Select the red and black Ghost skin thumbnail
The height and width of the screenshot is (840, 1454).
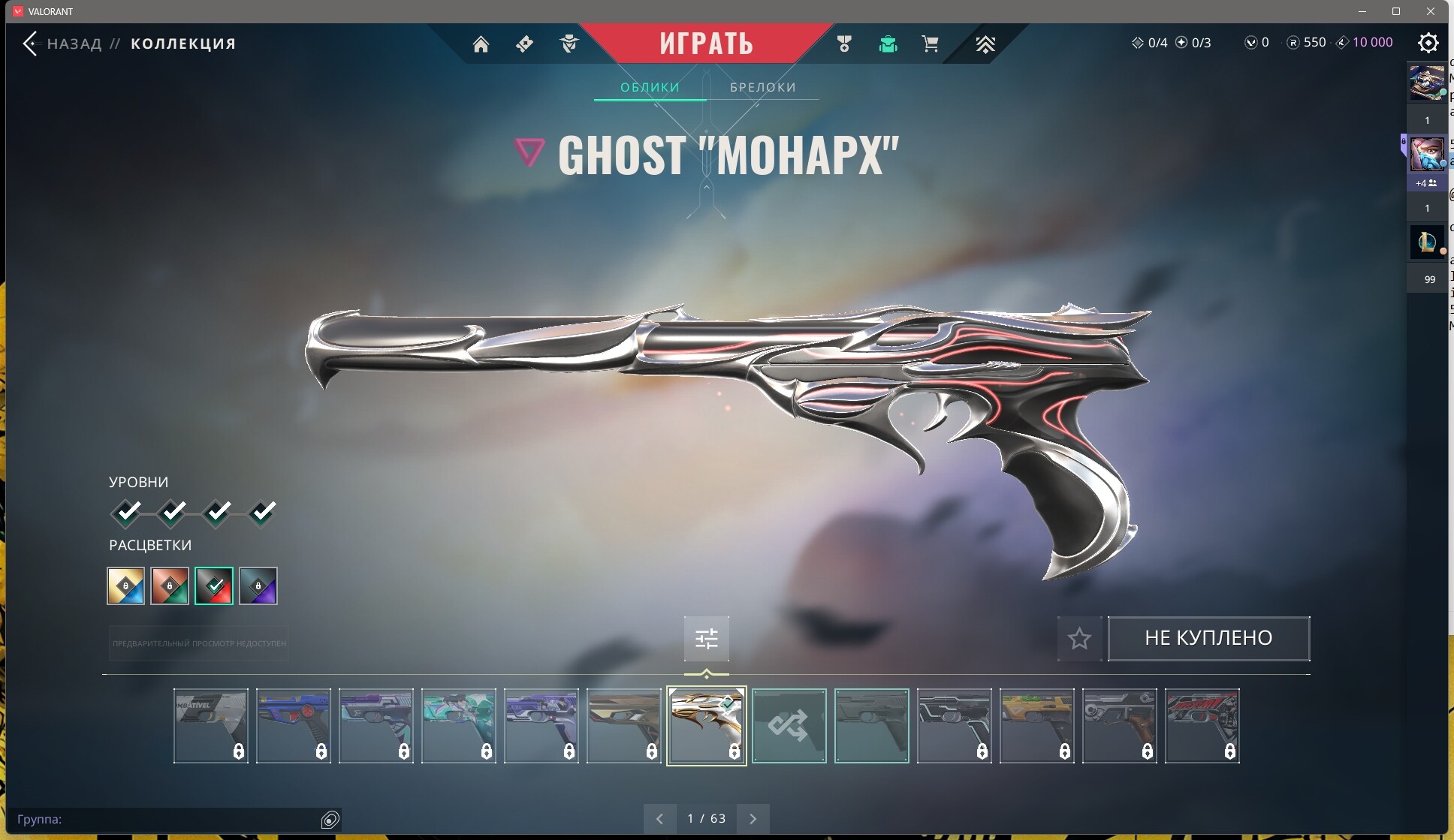pyautogui.click(x=1202, y=726)
